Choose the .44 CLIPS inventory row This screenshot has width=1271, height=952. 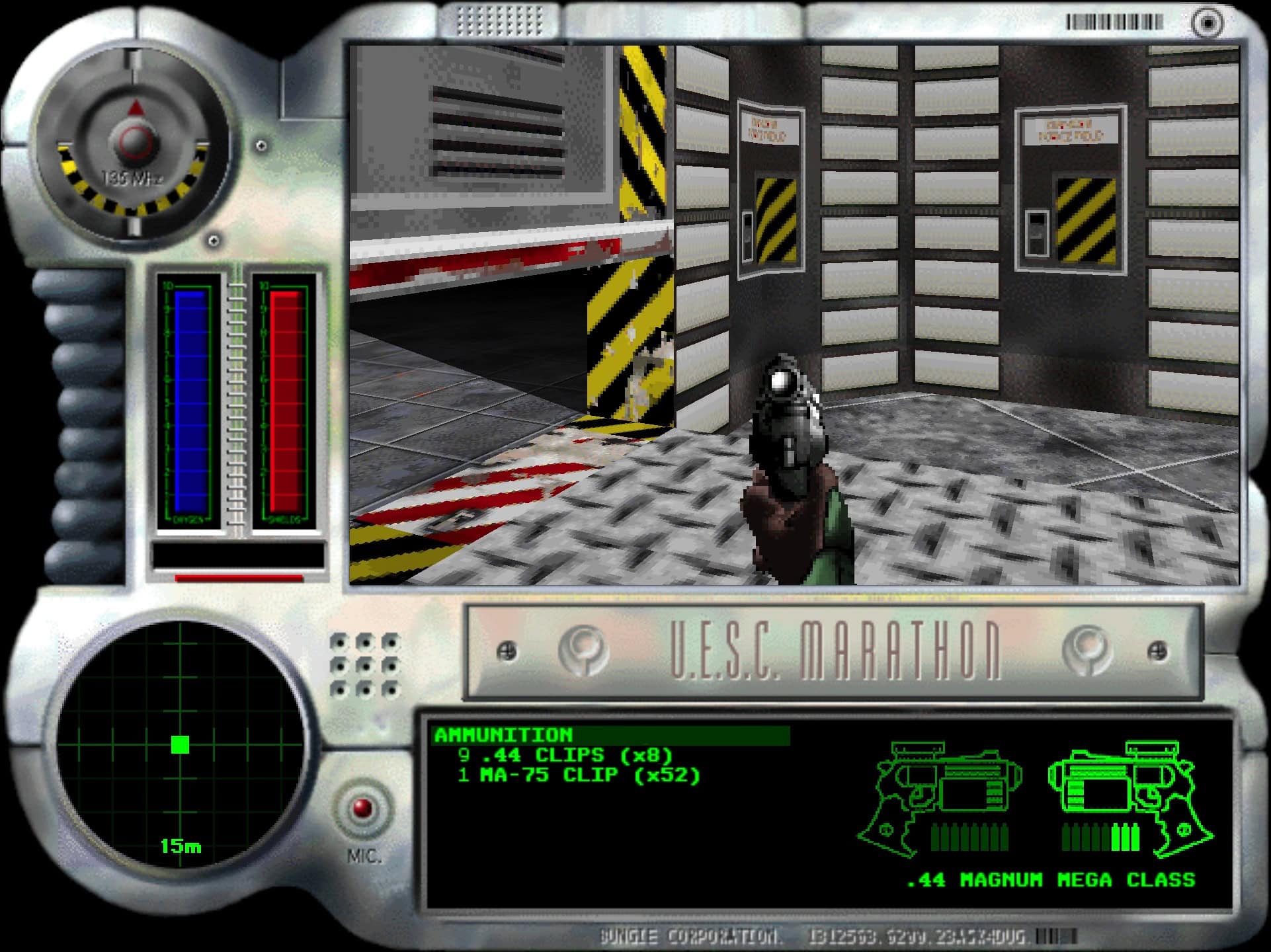point(565,755)
